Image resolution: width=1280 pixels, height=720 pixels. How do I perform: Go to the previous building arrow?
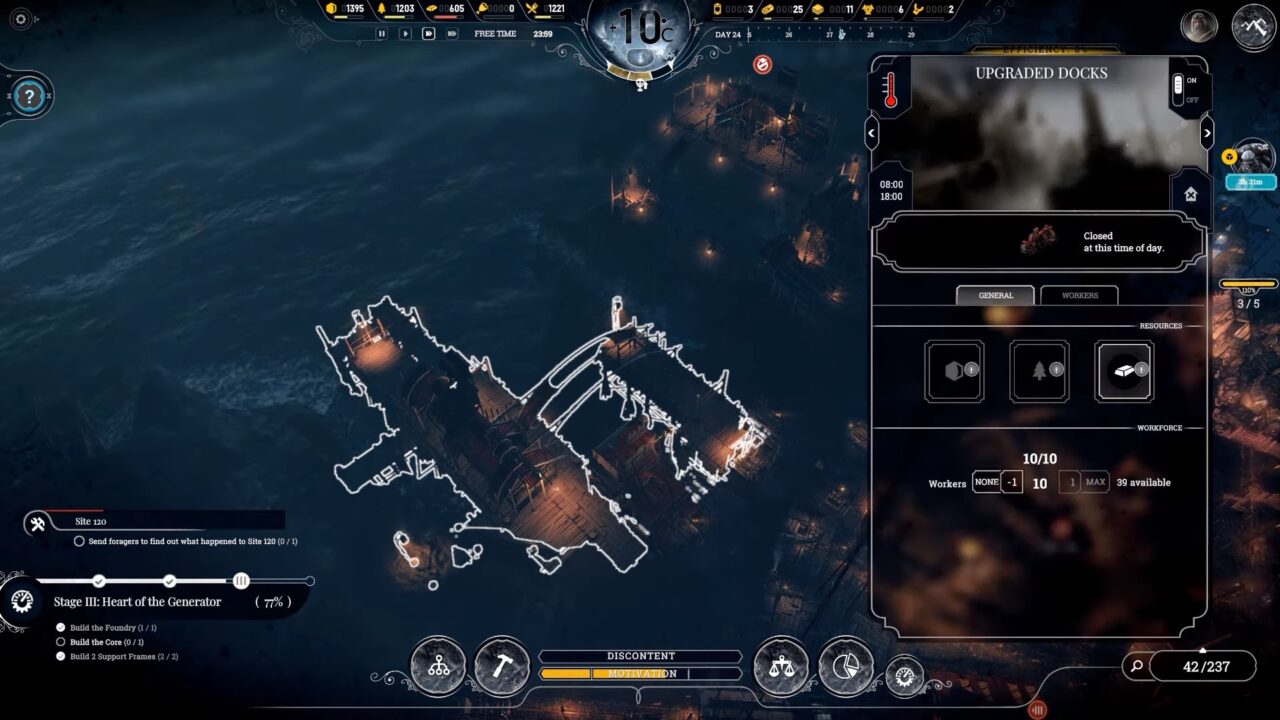pyautogui.click(x=872, y=132)
